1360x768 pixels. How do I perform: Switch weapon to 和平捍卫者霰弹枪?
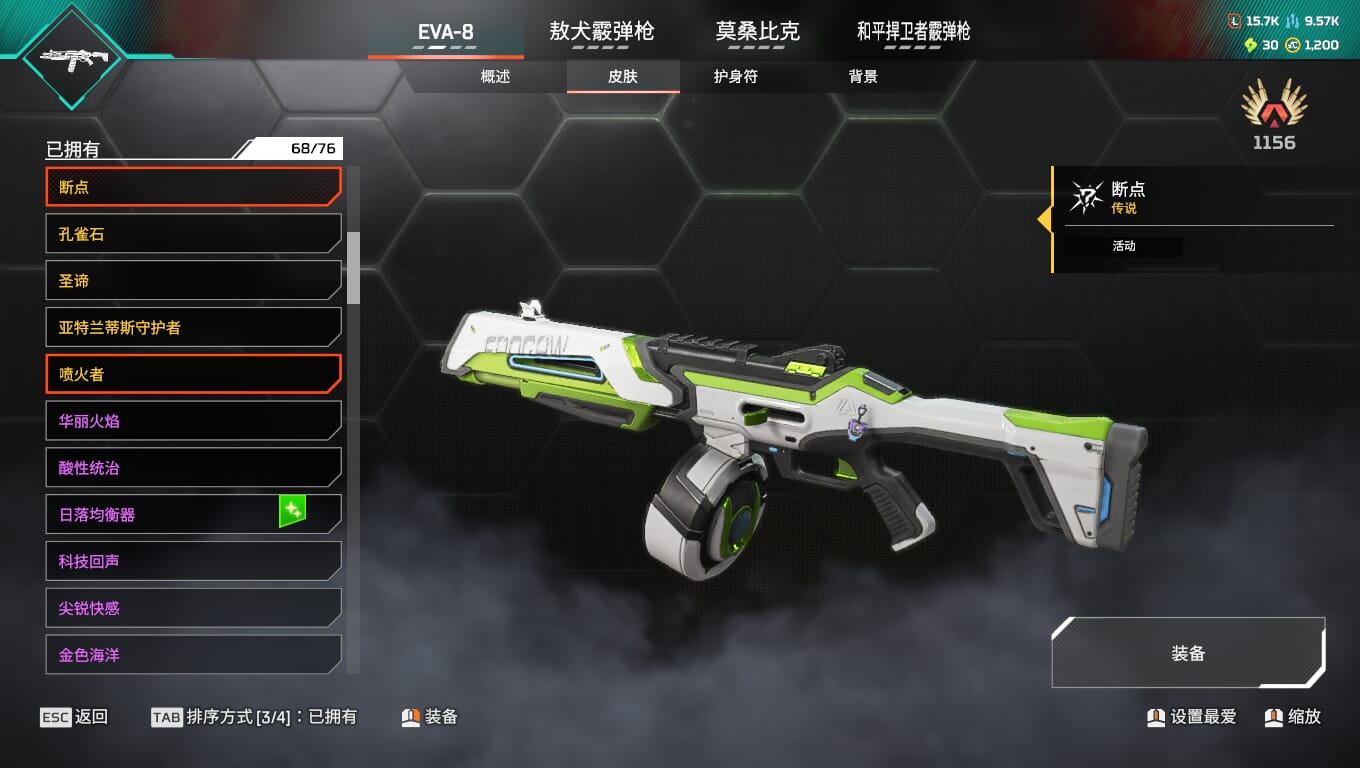[913, 32]
